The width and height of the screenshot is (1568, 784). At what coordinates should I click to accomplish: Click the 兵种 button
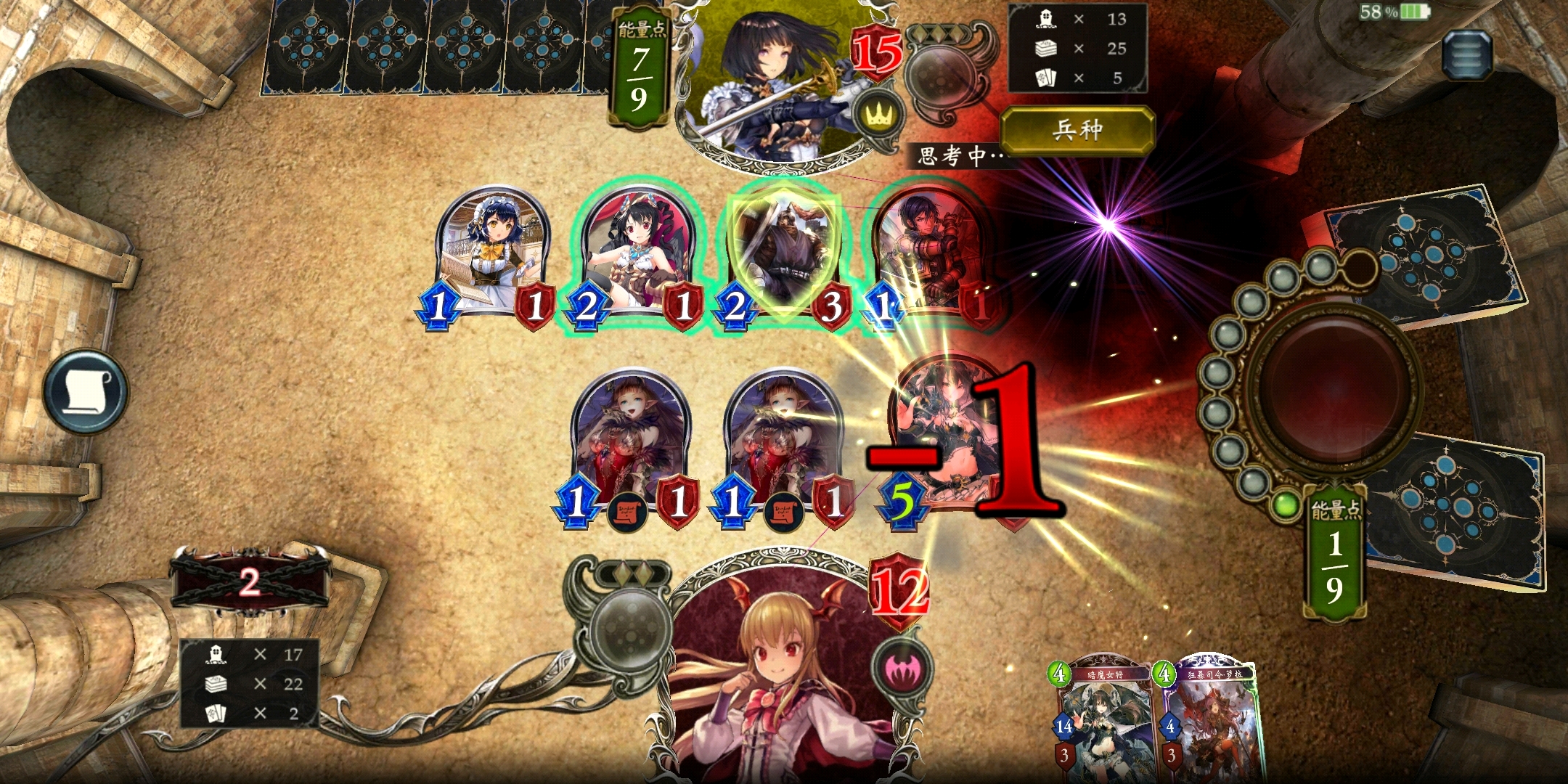[1077, 131]
